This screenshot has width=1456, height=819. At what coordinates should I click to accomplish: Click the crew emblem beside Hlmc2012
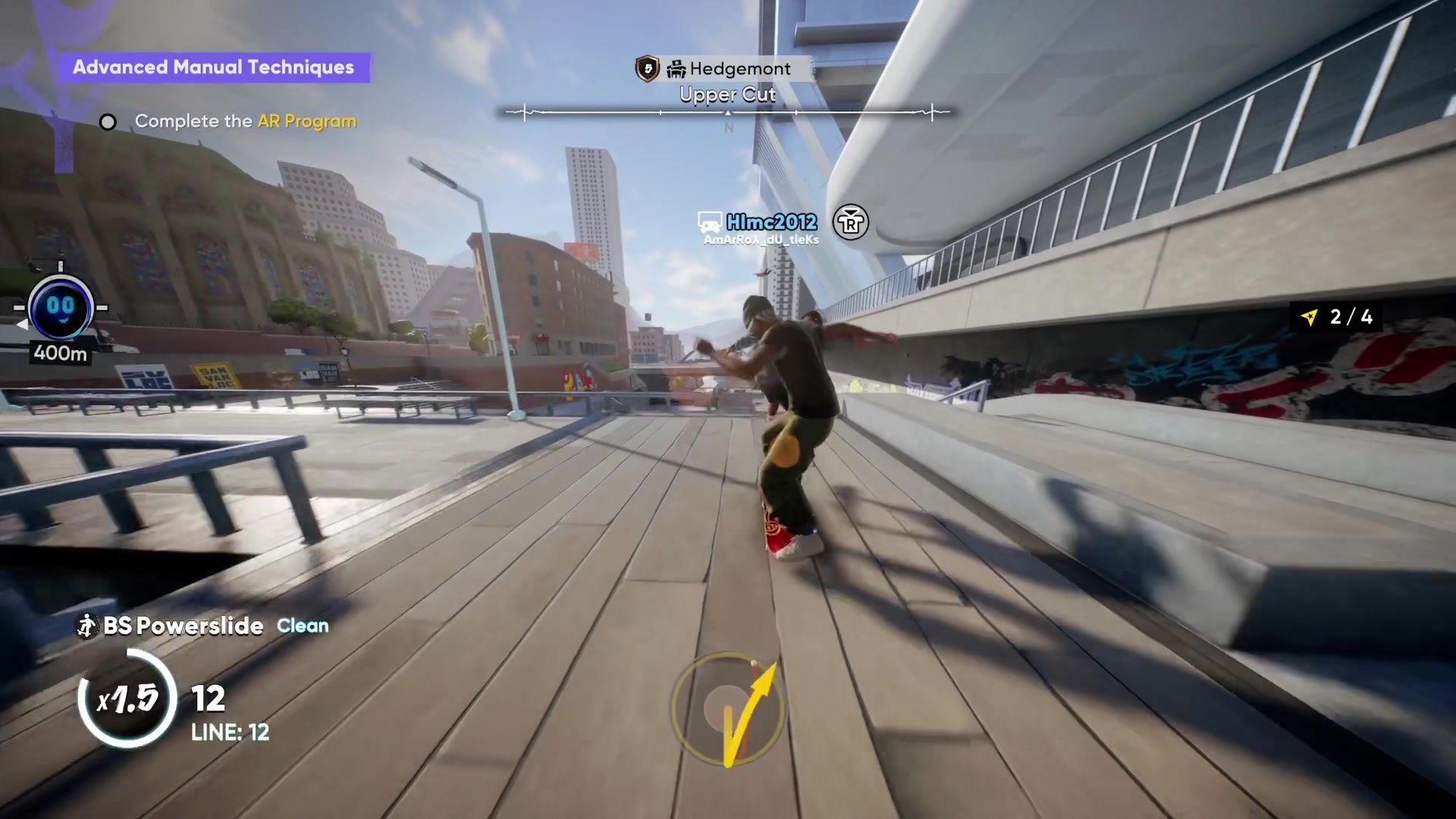pyautogui.click(x=851, y=222)
